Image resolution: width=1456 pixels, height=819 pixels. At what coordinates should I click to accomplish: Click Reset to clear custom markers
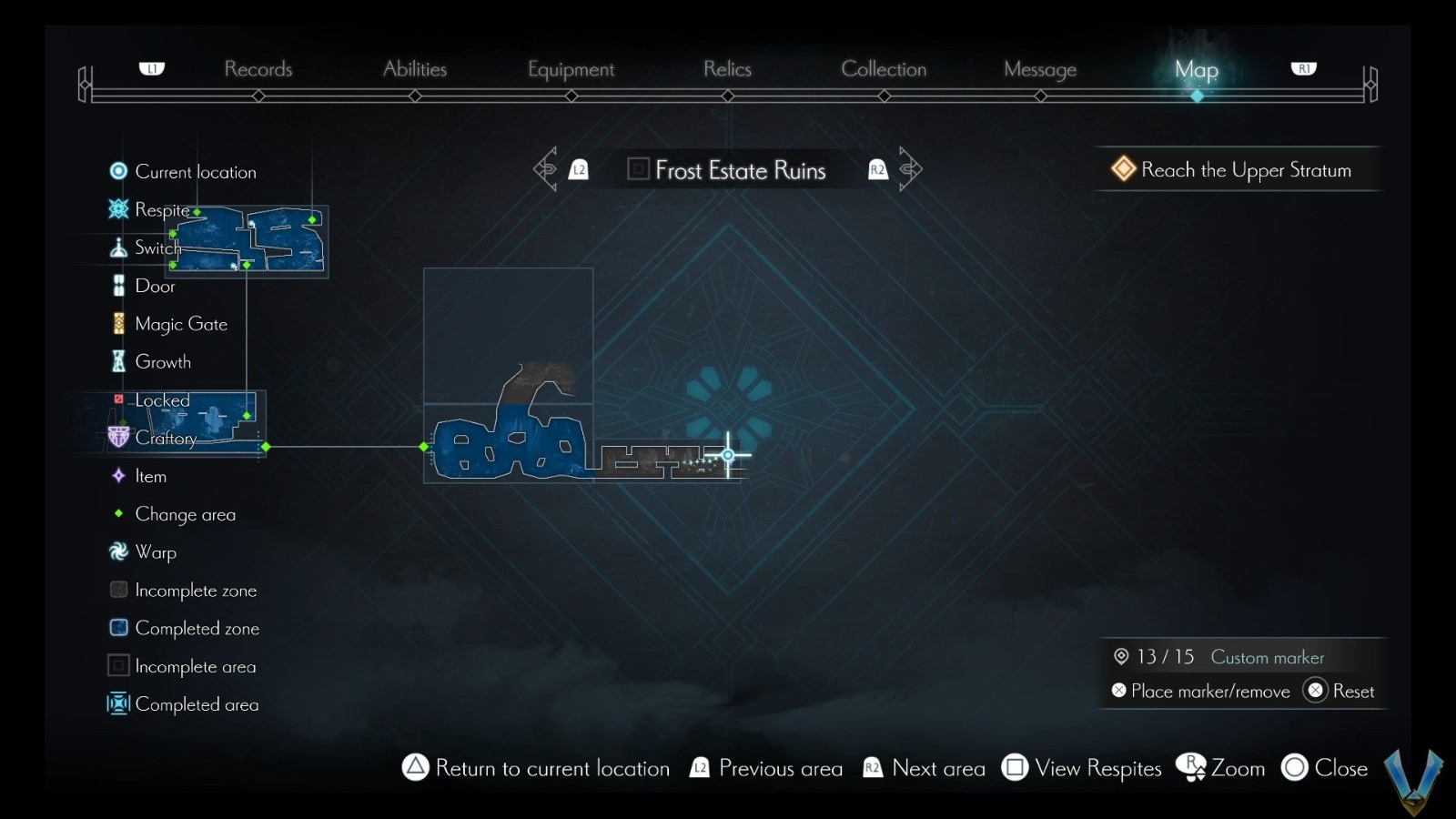pyautogui.click(x=1340, y=691)
